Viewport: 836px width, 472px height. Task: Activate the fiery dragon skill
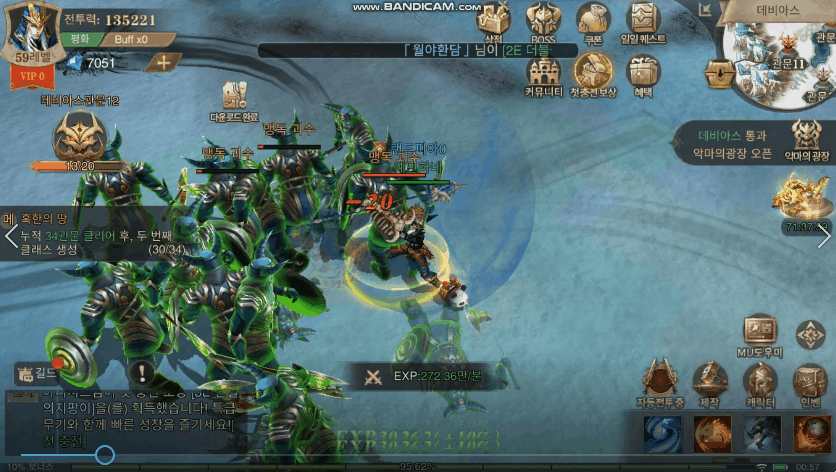click(x=710, y=434)
